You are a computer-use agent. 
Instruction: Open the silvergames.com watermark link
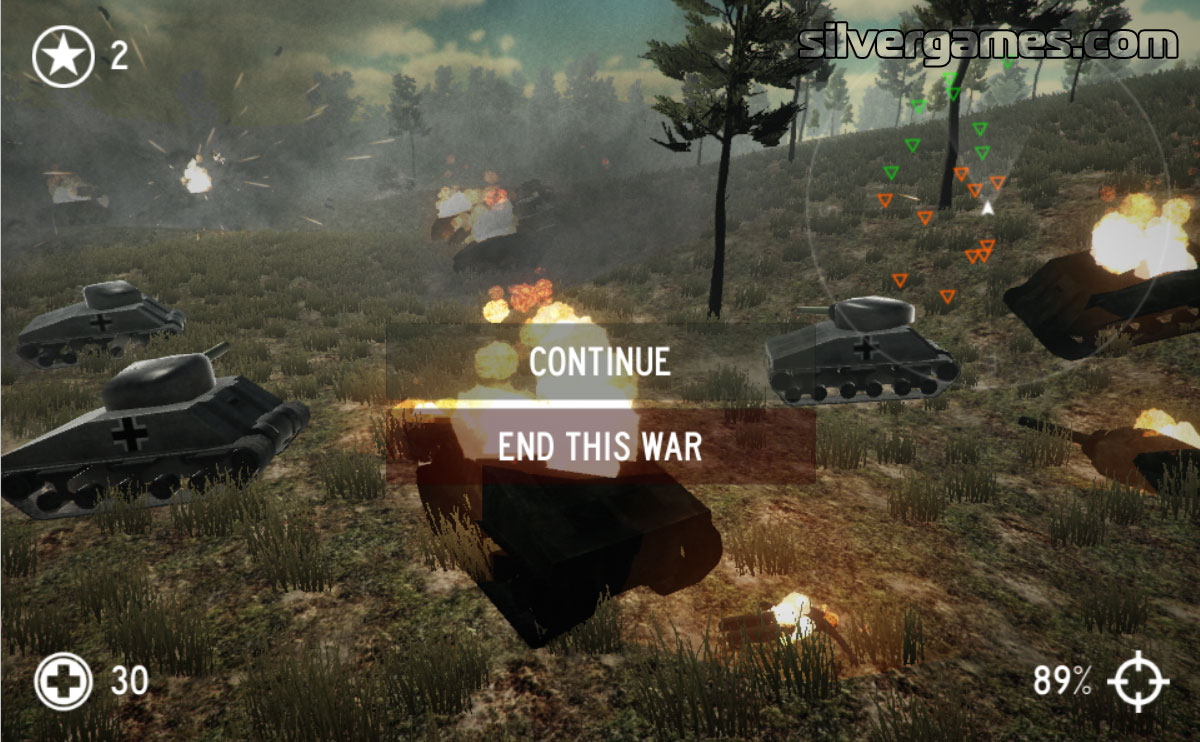(x=988, y=43)
